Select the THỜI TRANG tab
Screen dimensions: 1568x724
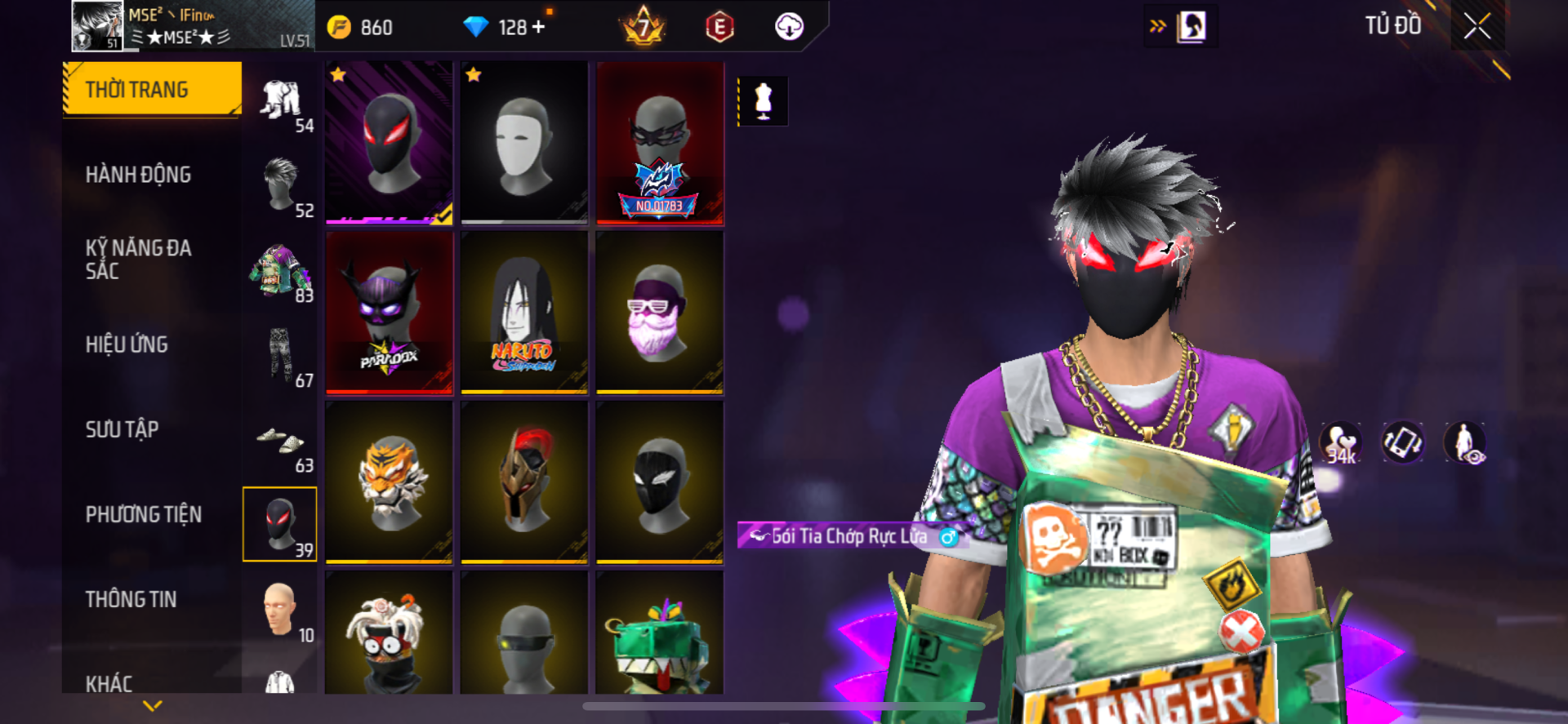pyautogui.click(x=152, y=89)
